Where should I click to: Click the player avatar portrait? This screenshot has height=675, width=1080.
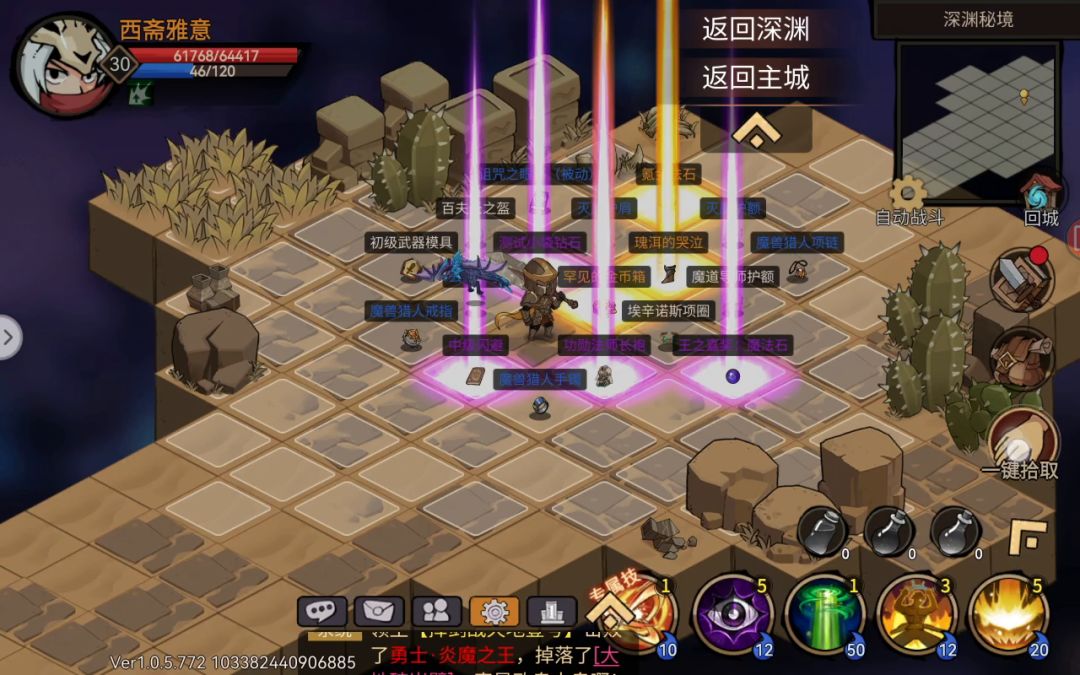[62, 62]
